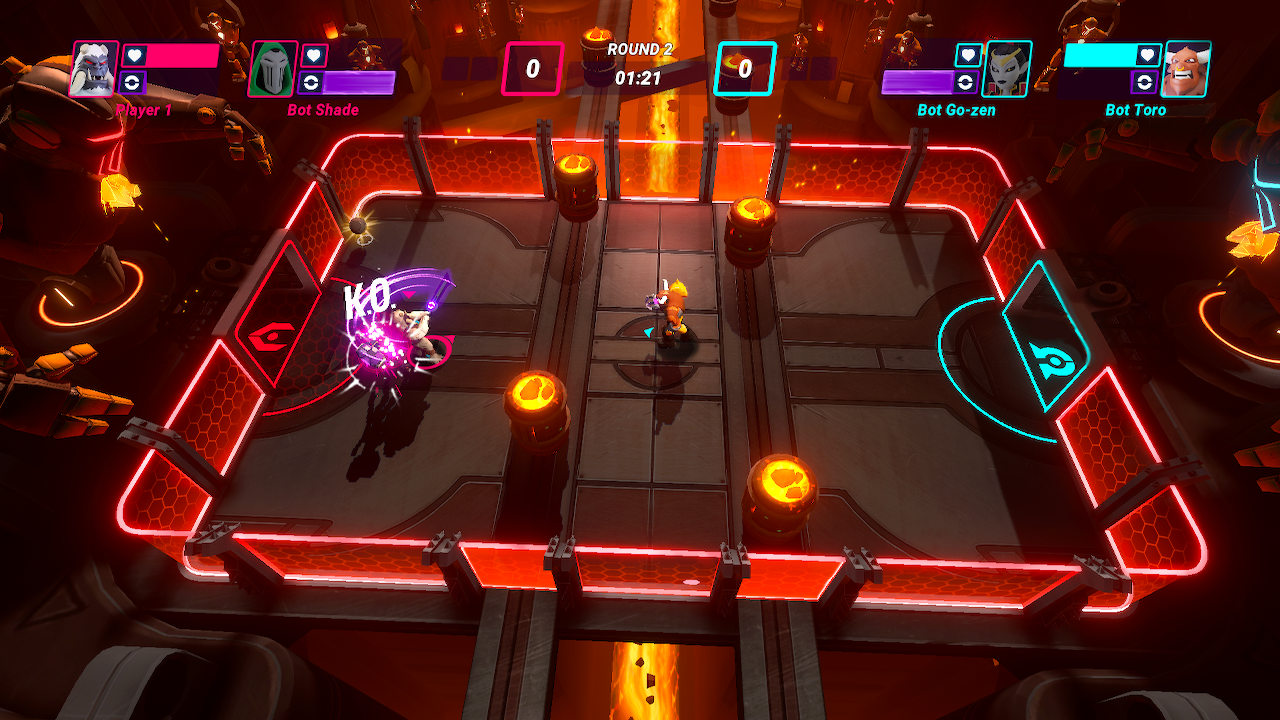Image resolution: width=1280 pixels, height=720 pixels.
Task: Click Bot Shade's green hooded portrait
Action: coord(272,69)
